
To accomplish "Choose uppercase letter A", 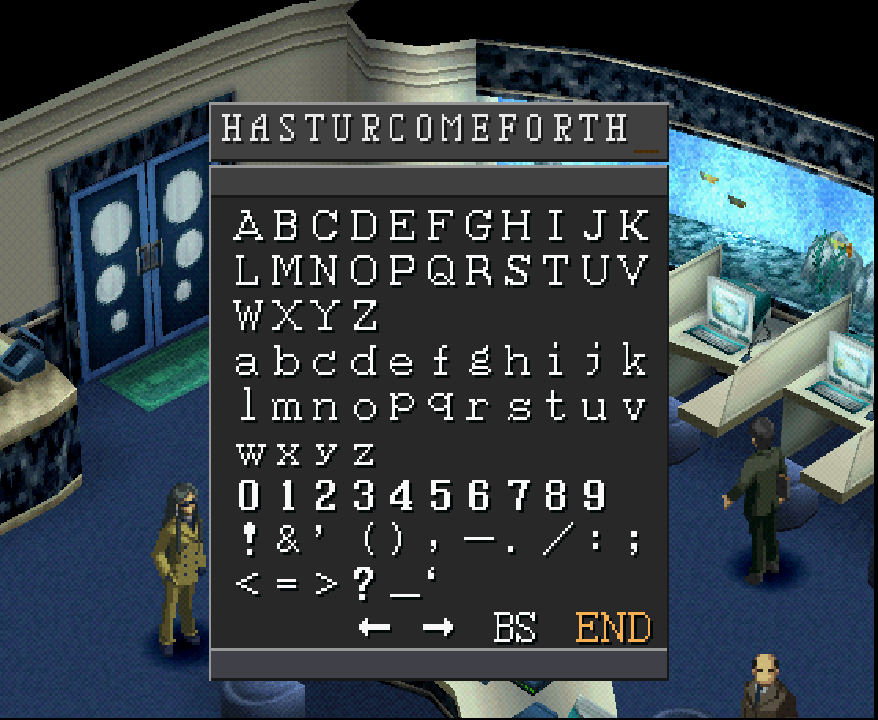I will coord(248,226).
